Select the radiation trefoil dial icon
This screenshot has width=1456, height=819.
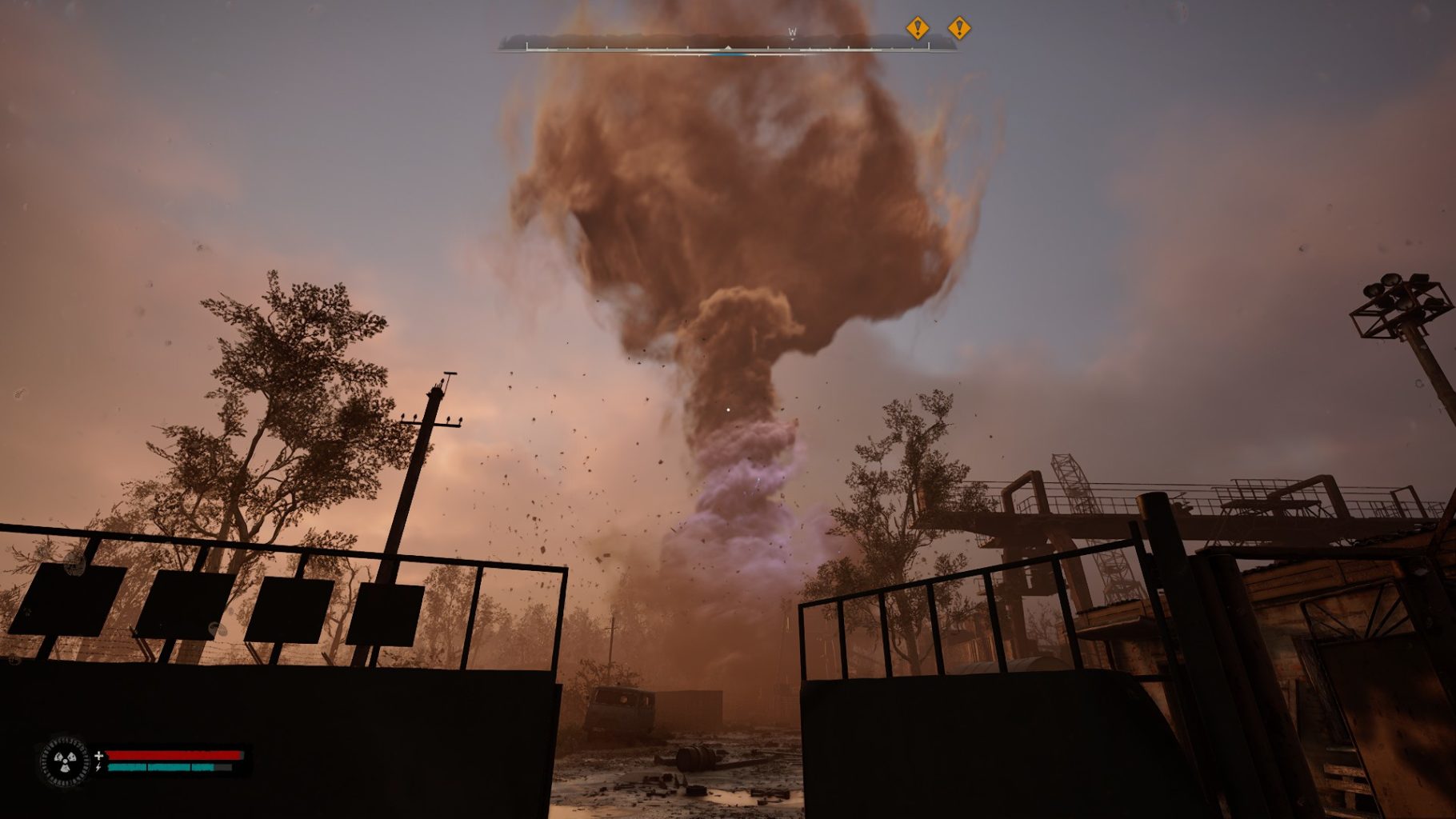point(65,761)
